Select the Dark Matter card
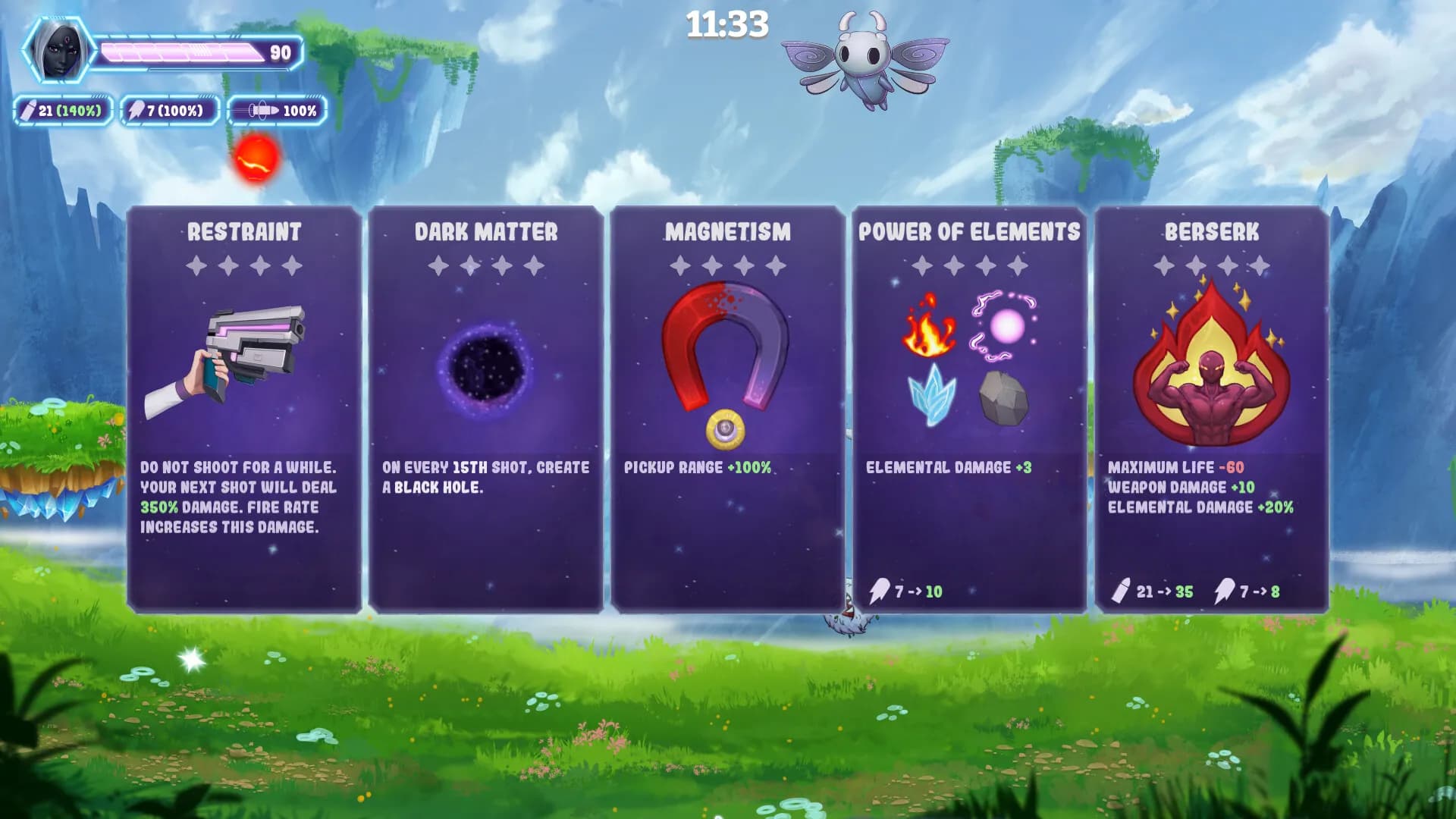This screenshot has height=819, width=1456. (x=486, y=409)
